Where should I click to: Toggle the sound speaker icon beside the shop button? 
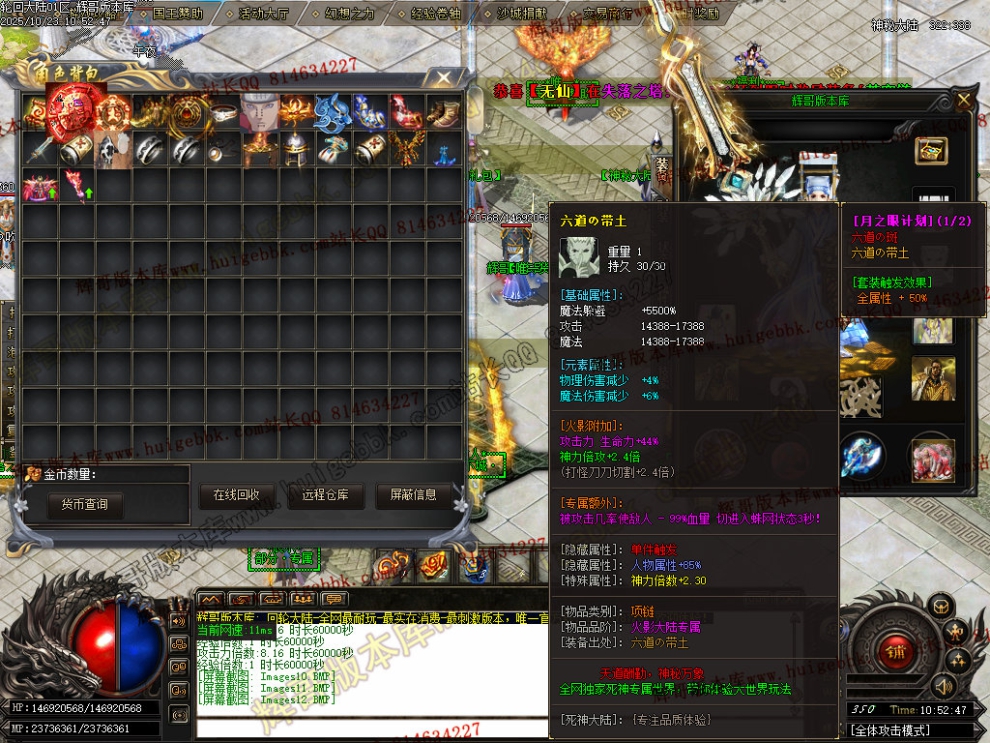(942, 685)
